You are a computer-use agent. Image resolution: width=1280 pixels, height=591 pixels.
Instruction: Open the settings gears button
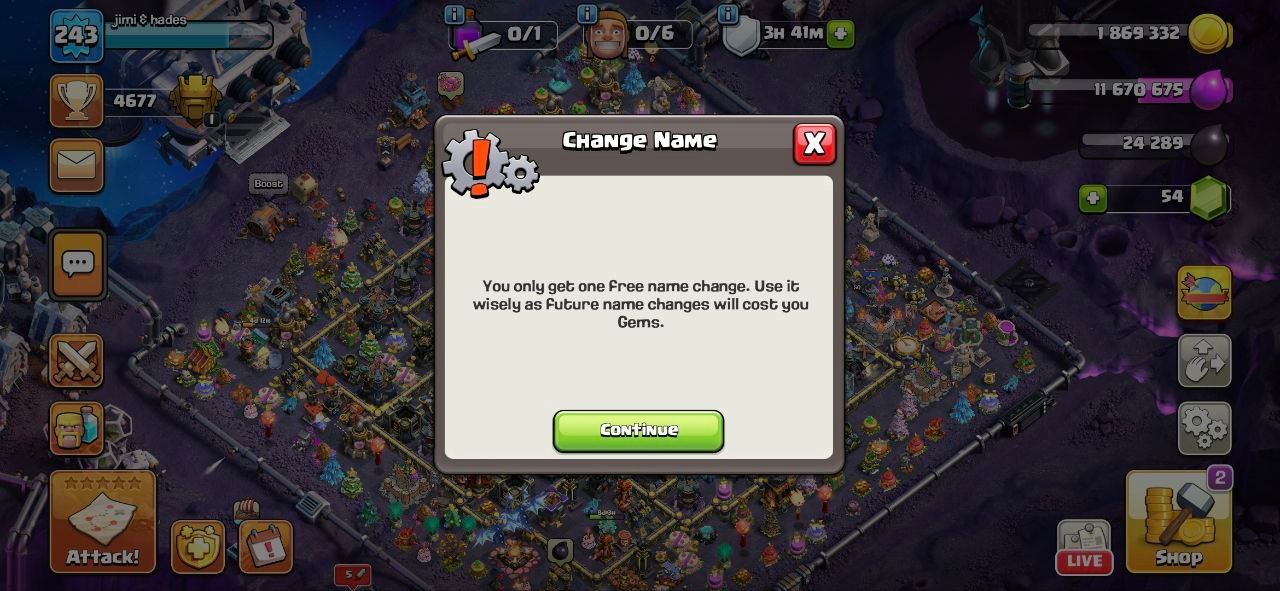[x=1204, y=427]
